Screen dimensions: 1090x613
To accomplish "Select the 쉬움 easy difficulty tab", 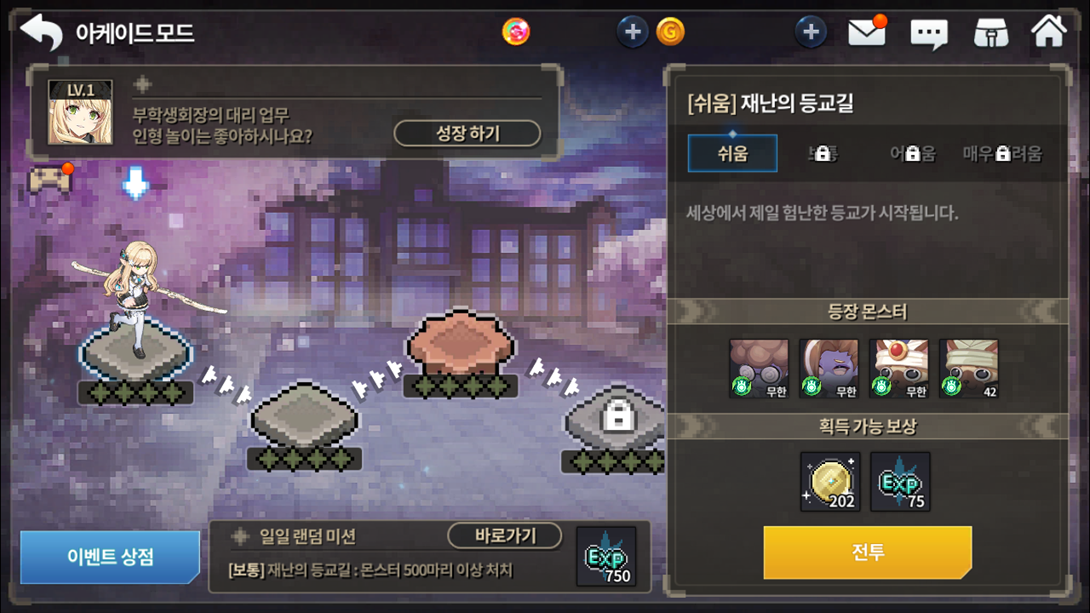I will click(x=732, y=153).
